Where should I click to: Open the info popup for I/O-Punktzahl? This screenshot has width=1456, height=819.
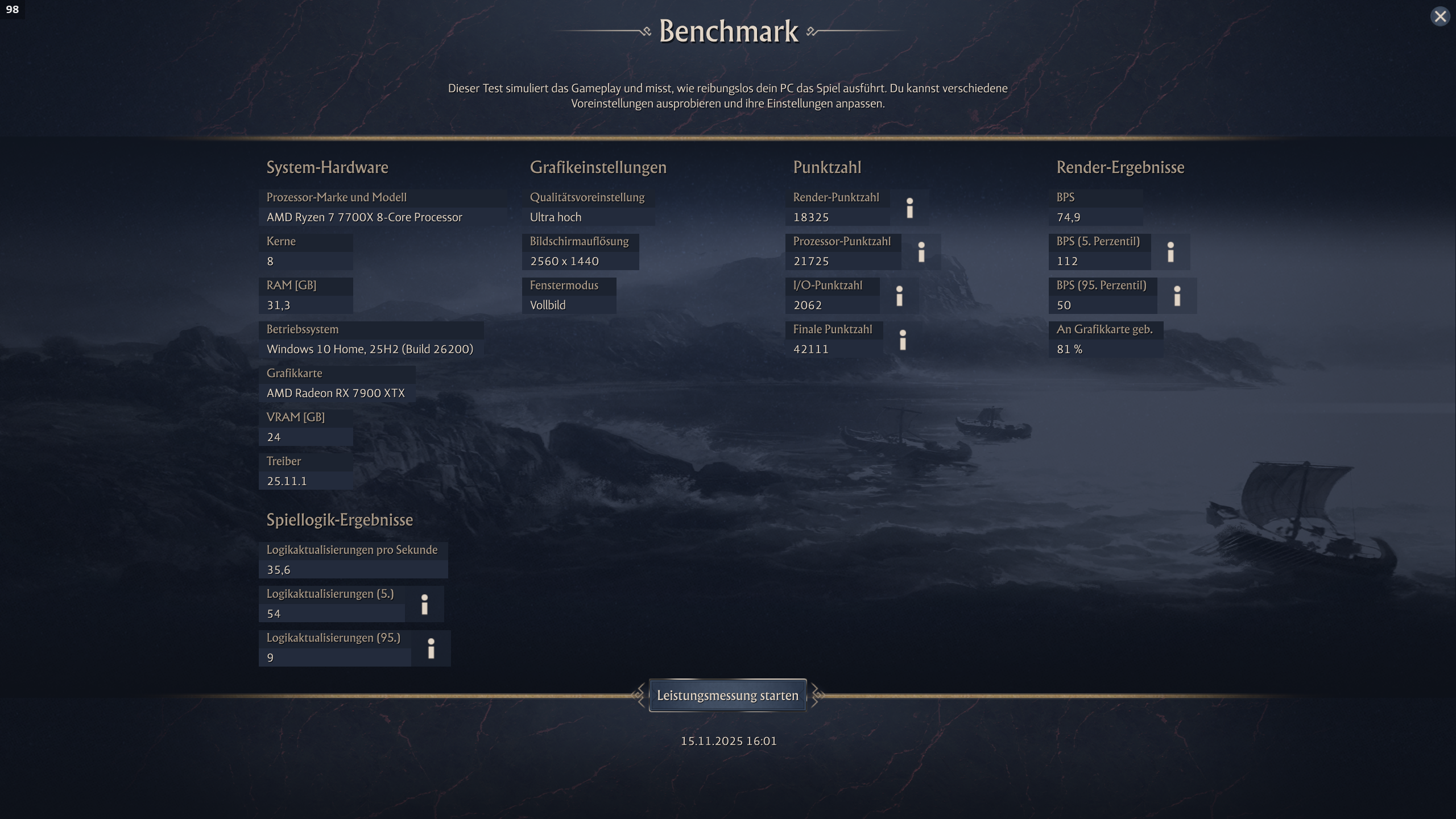point(900,296)
